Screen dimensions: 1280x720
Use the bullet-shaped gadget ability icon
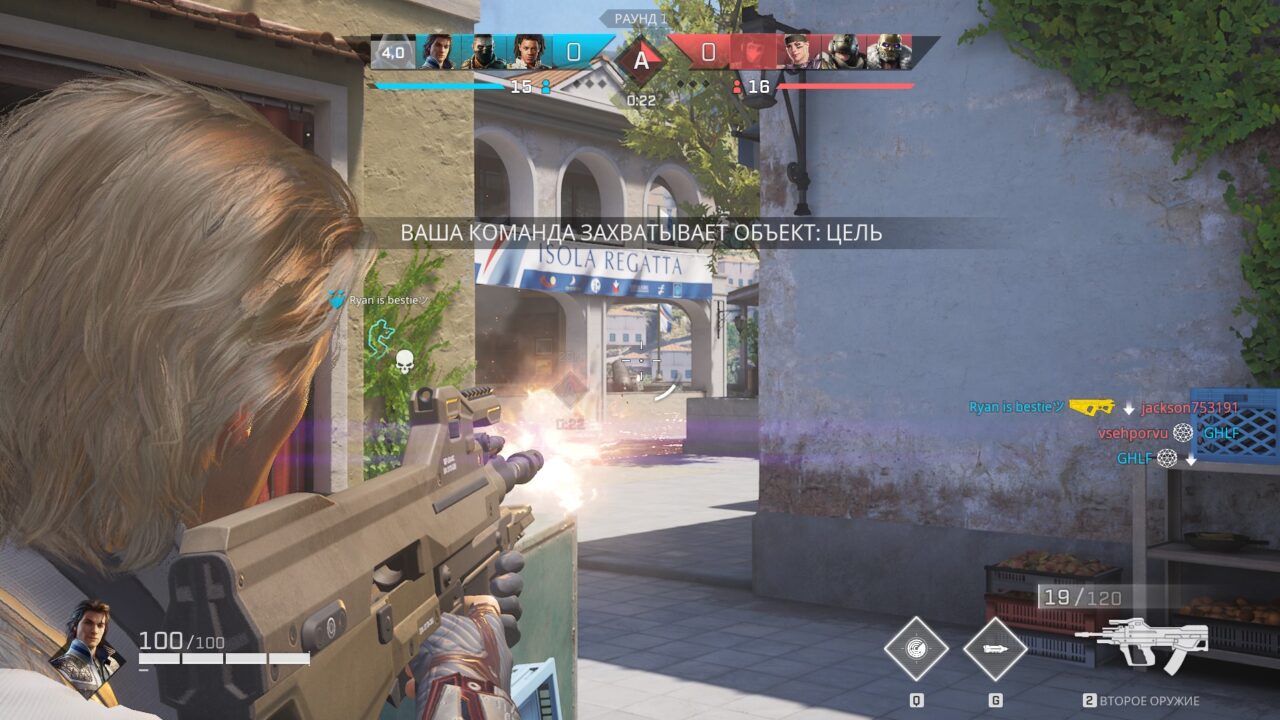(995, 649)
